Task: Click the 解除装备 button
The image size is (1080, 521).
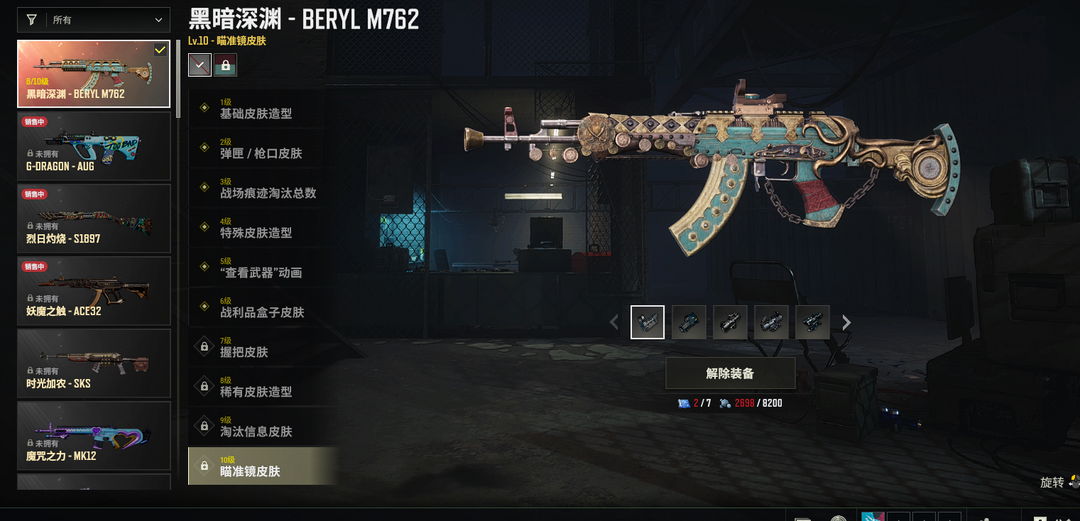Action: [x=730, y=373]
